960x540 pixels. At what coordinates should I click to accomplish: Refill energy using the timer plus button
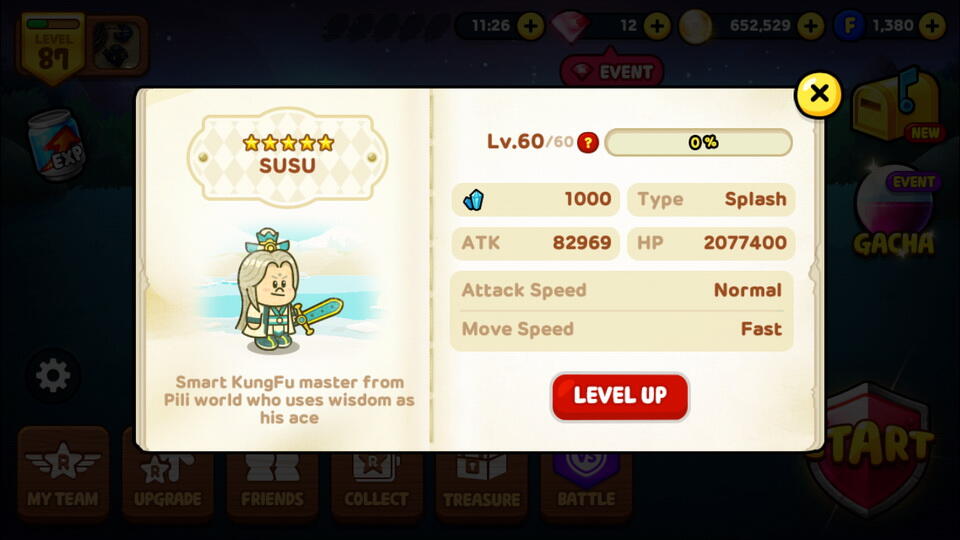coord(531,26)
